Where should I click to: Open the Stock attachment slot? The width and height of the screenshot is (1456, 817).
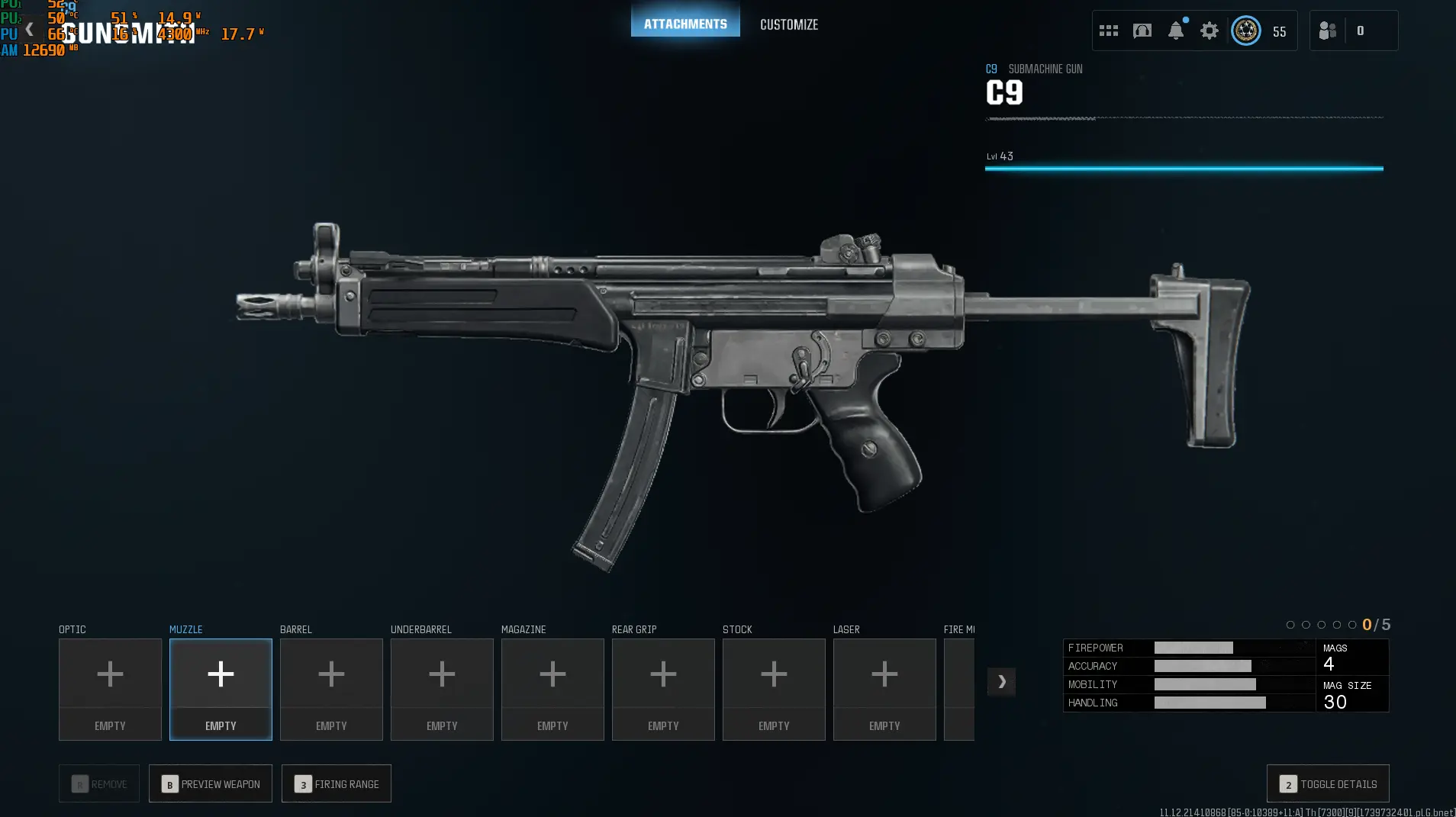click(x=774, y=688)
